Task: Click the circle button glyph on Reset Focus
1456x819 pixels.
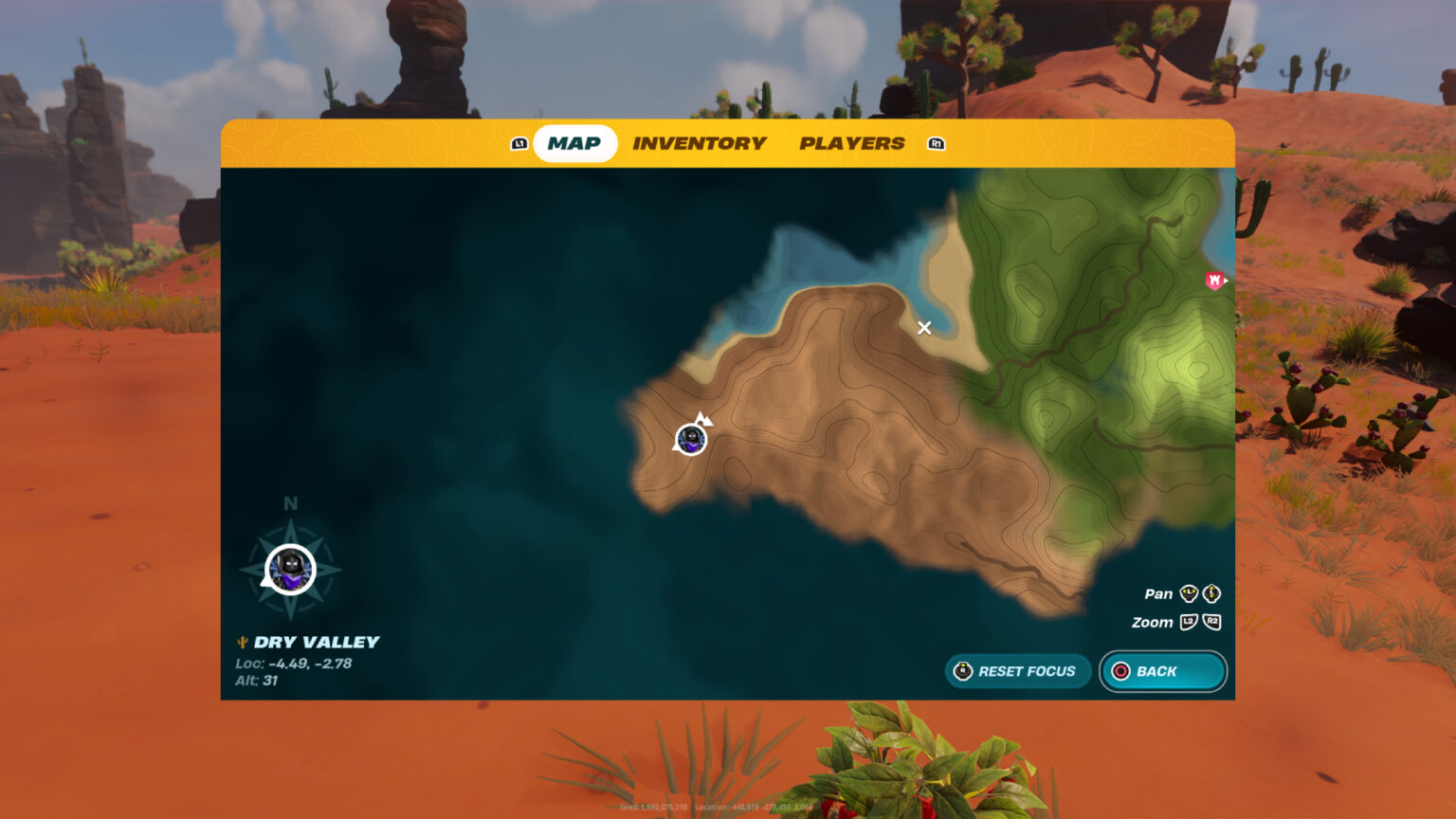Action: 962,671
